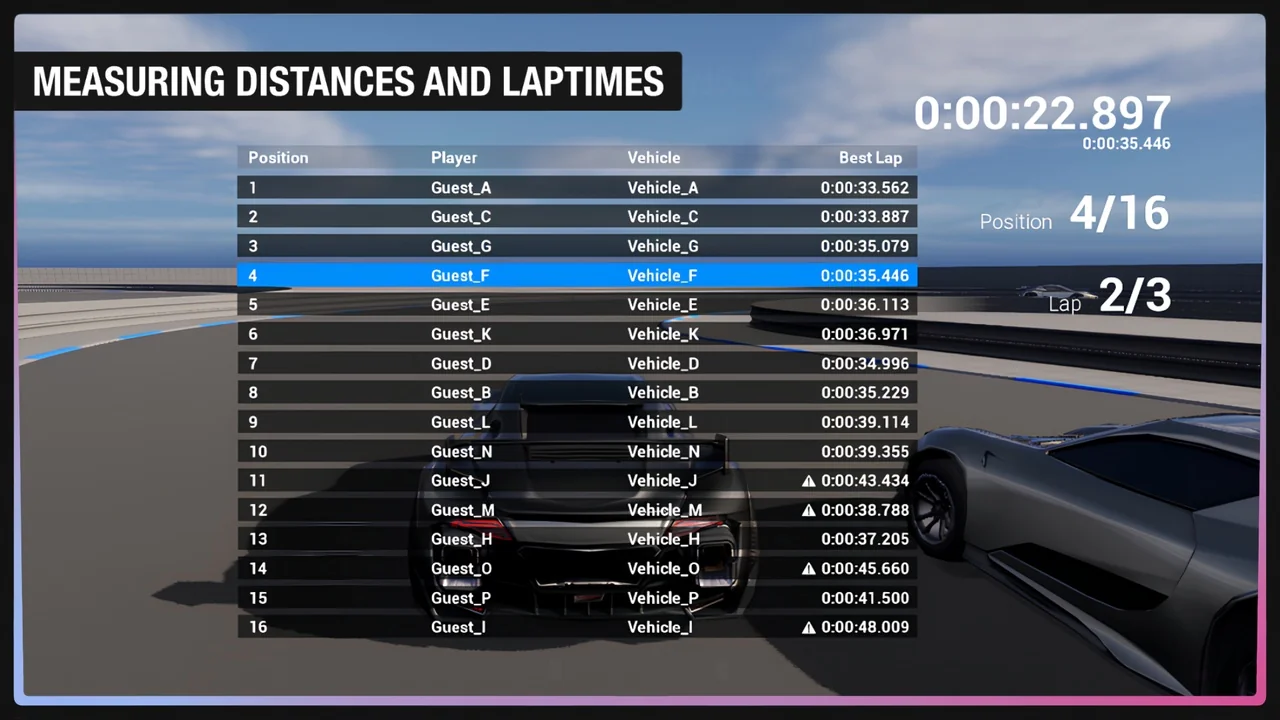Click the Best Lap column header
This screenshot has height=720, width=1280.
[870, 158]
